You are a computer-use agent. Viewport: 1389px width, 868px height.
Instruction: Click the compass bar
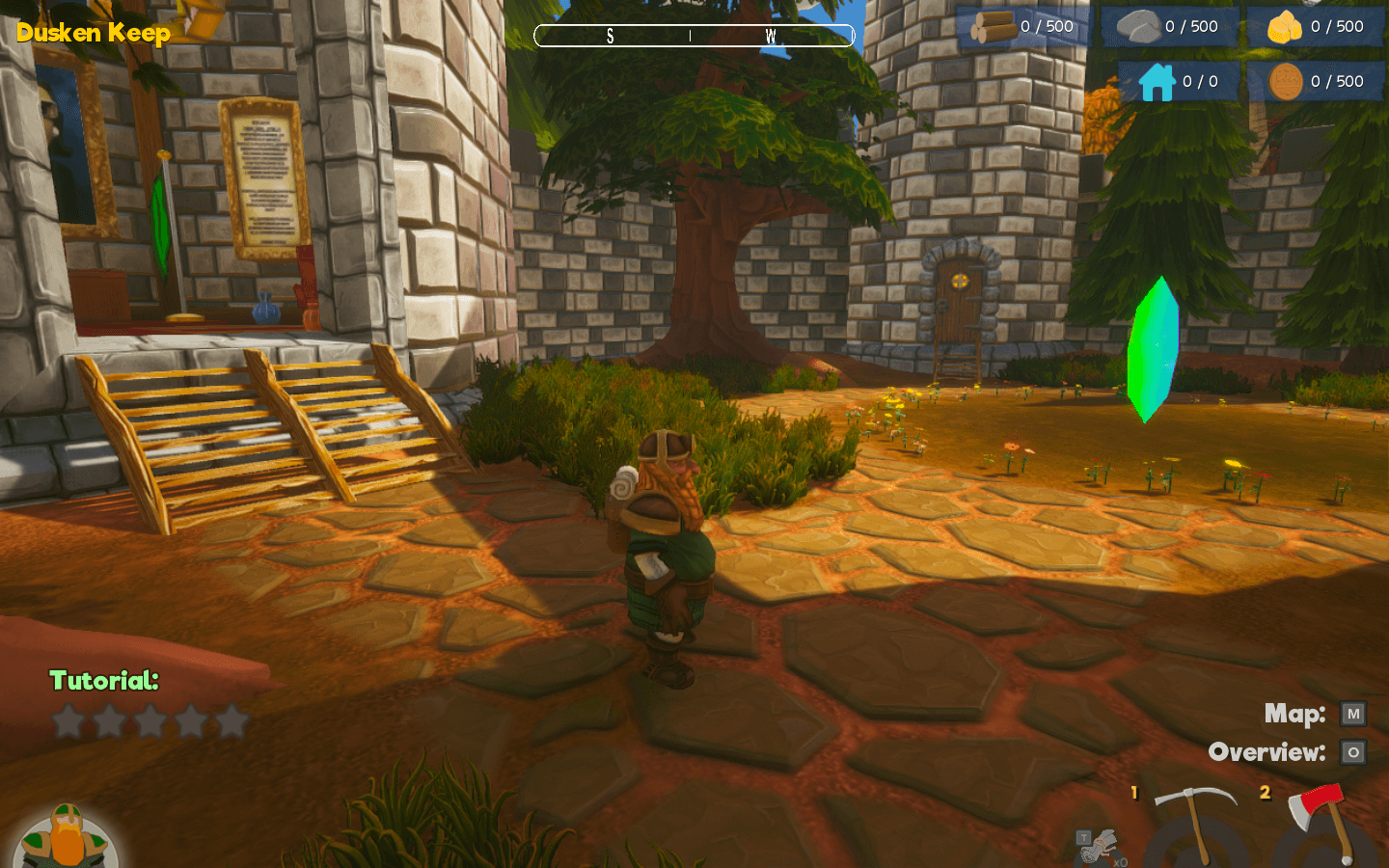click(694, 37)
